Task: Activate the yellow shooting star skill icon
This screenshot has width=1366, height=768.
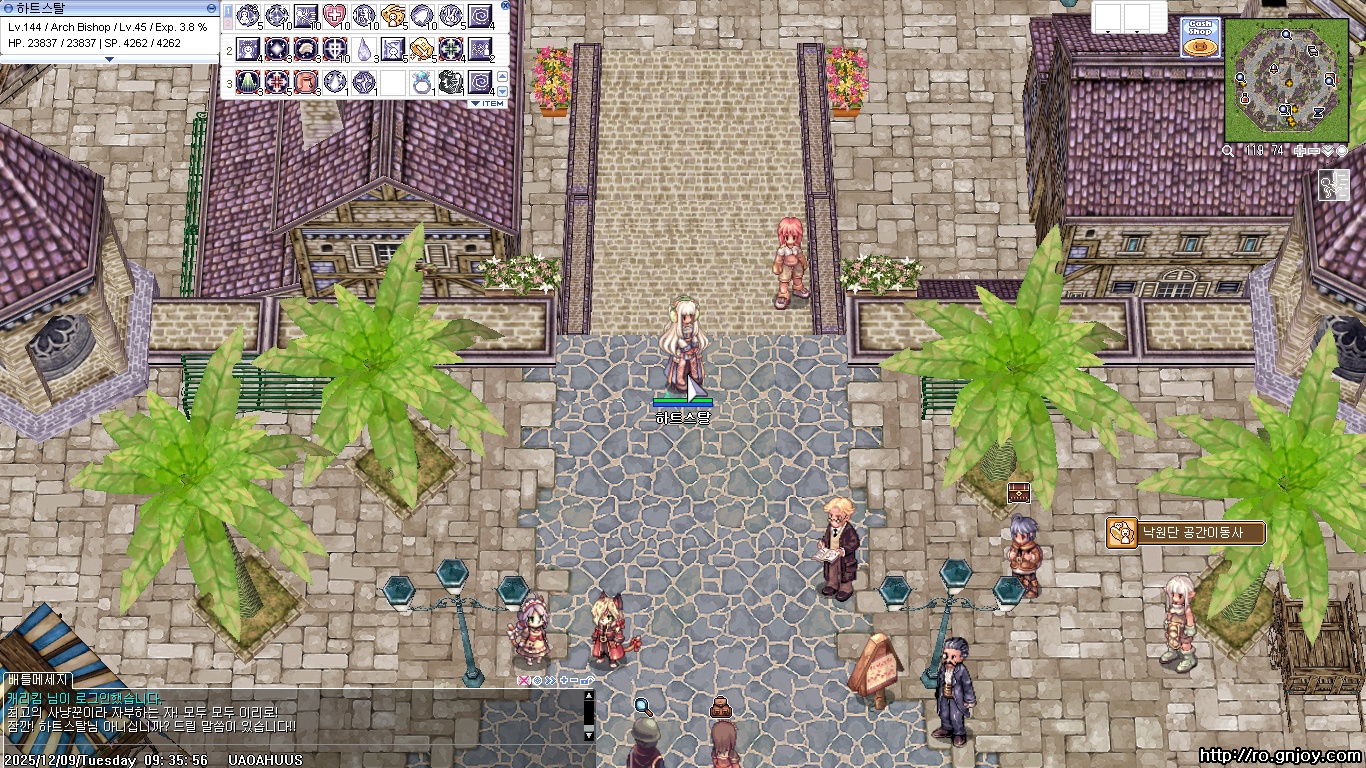Action: [393, 15]
